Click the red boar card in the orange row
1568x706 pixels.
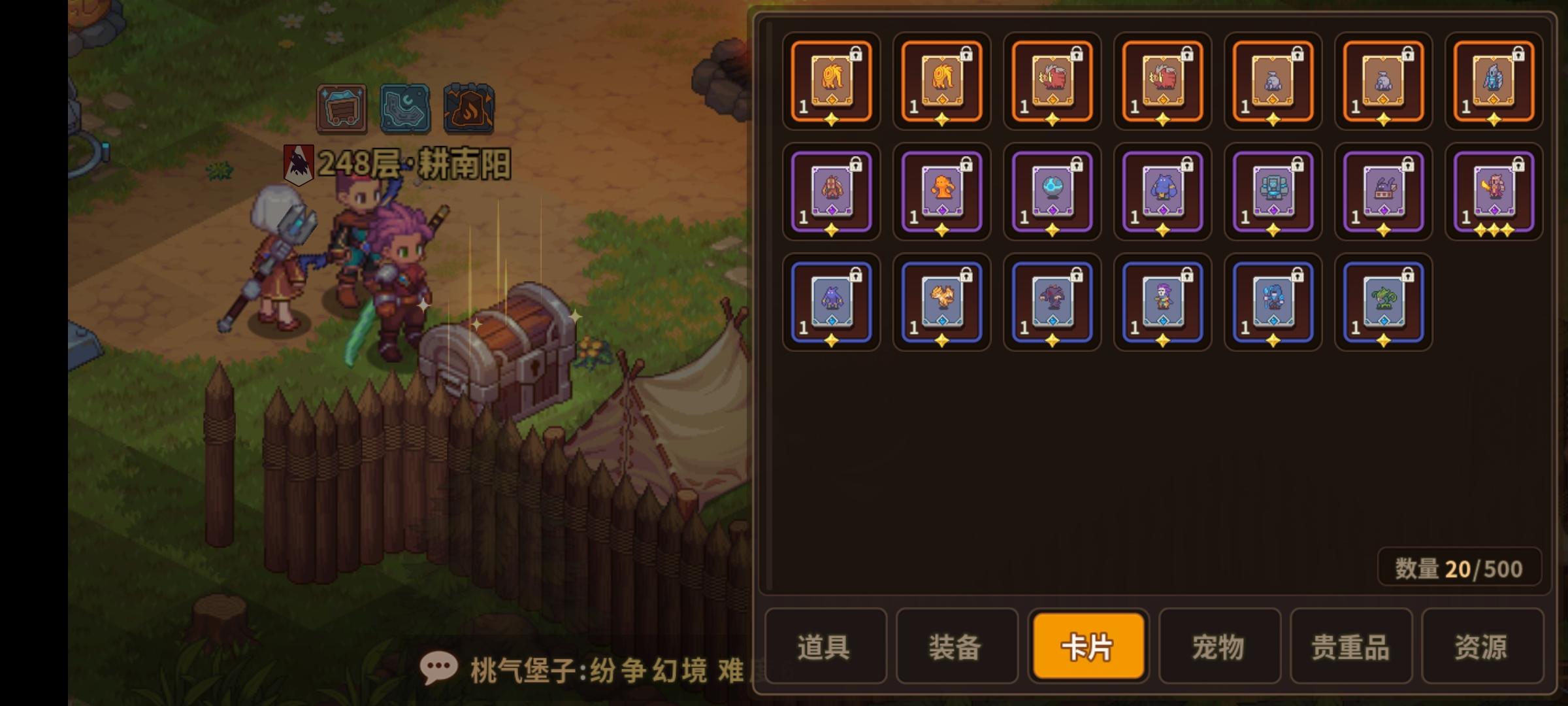1052,81
